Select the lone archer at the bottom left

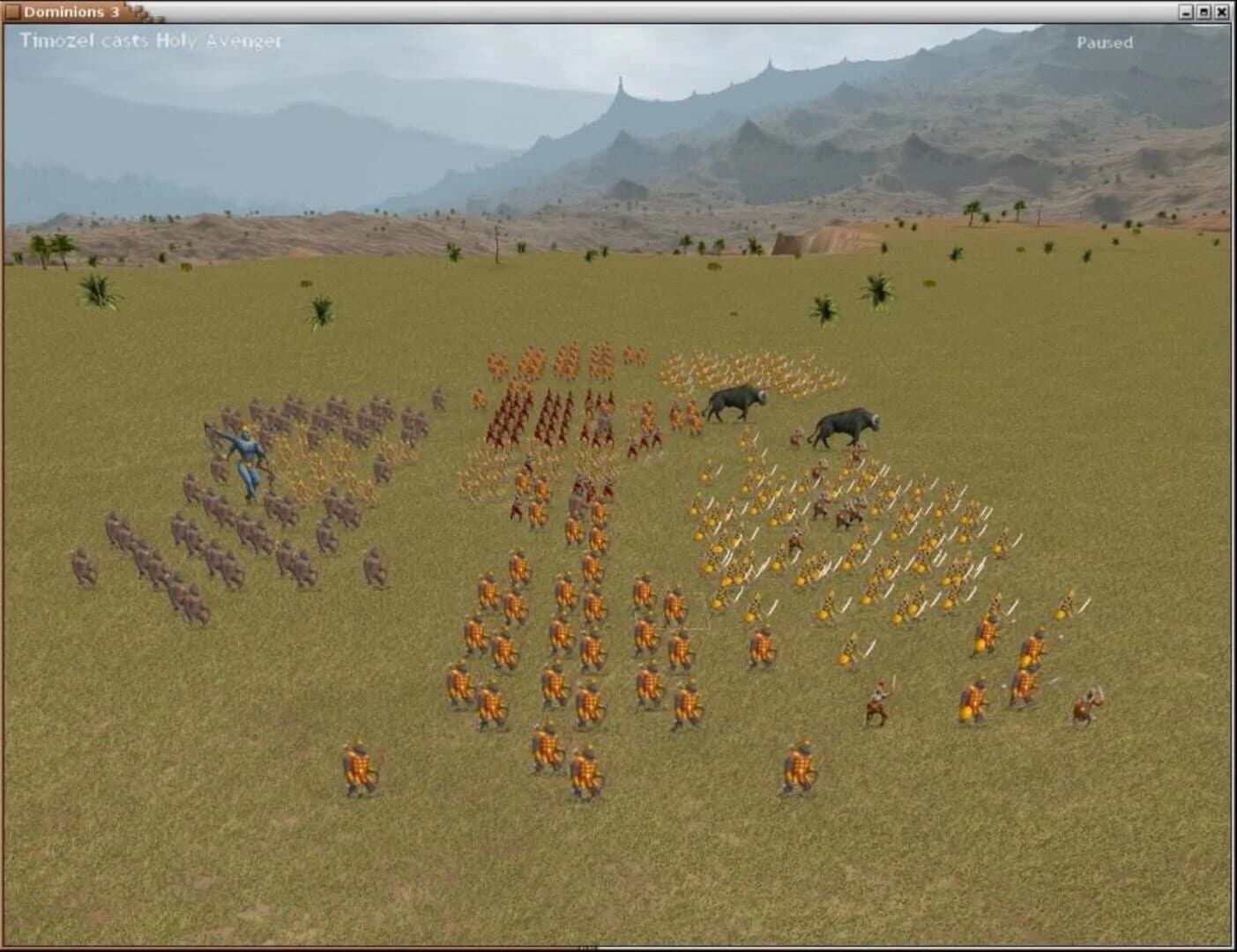coord(357,762)
